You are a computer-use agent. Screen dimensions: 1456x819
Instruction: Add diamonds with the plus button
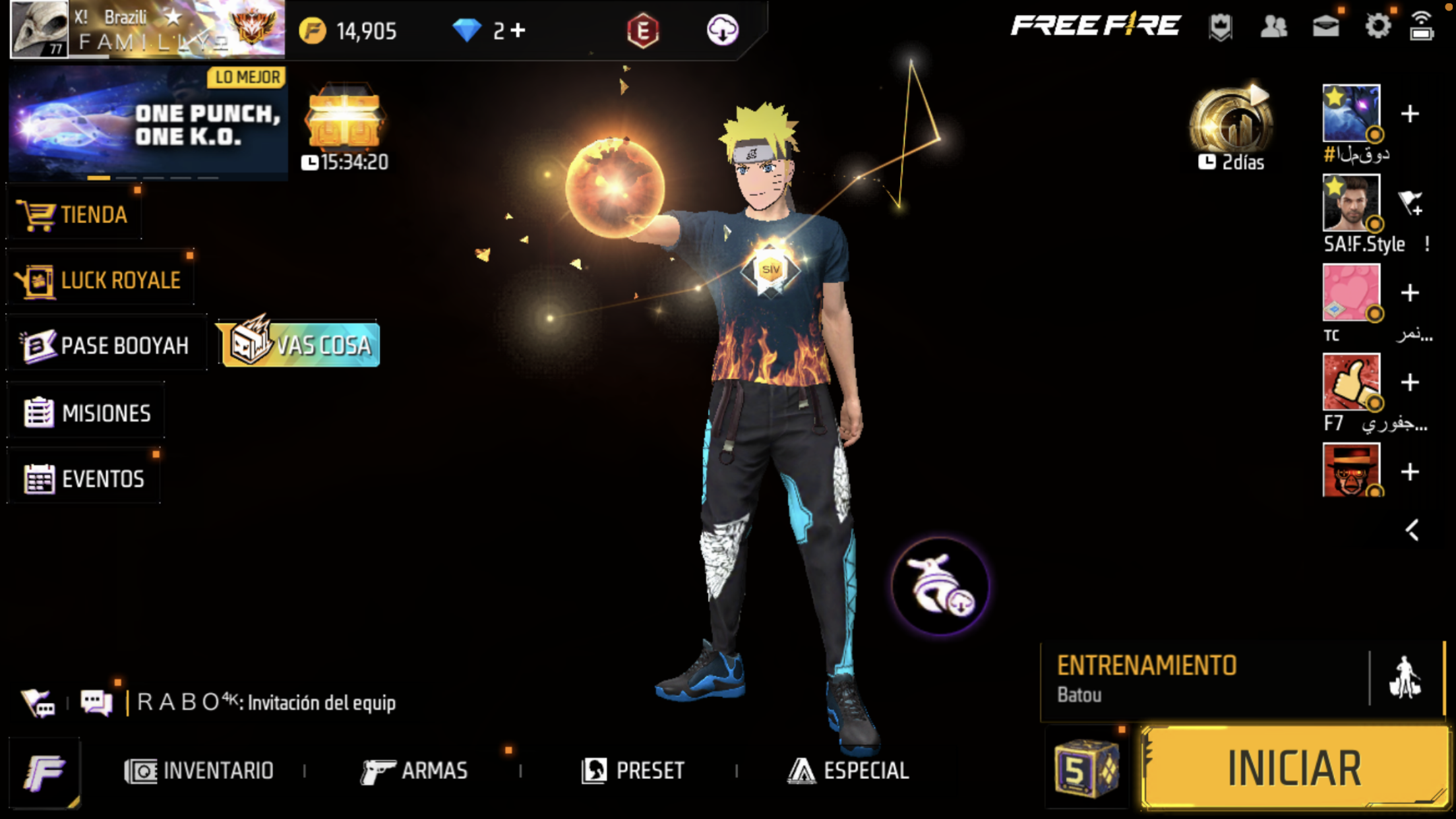pos(519,30)
